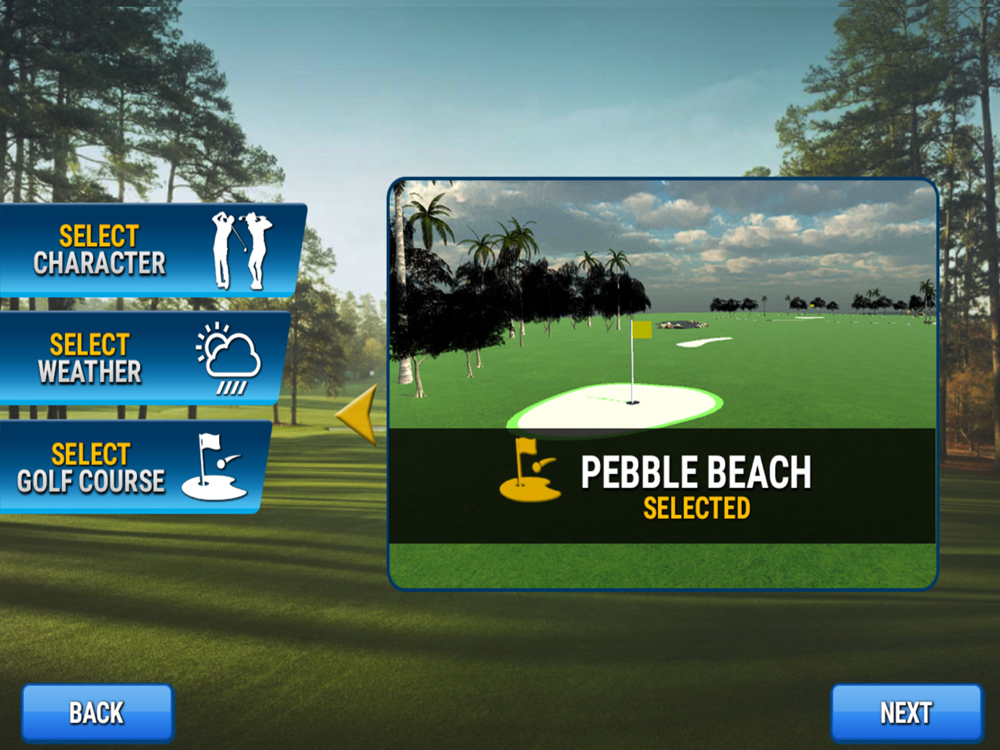Open the Select Character menu
This screenshot has width=1000, height=750.
150,250
